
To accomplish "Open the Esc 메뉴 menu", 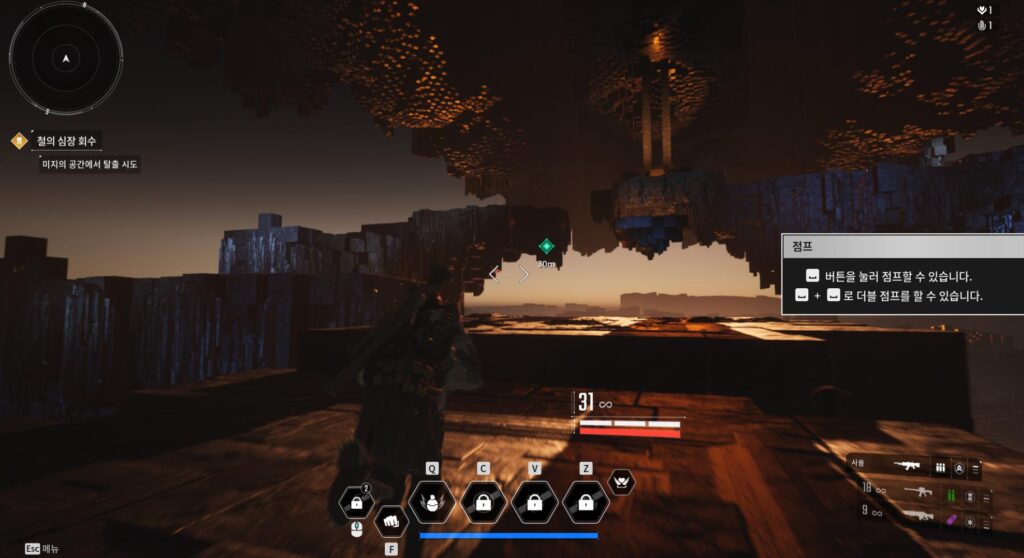I will [x=42, y=548].
